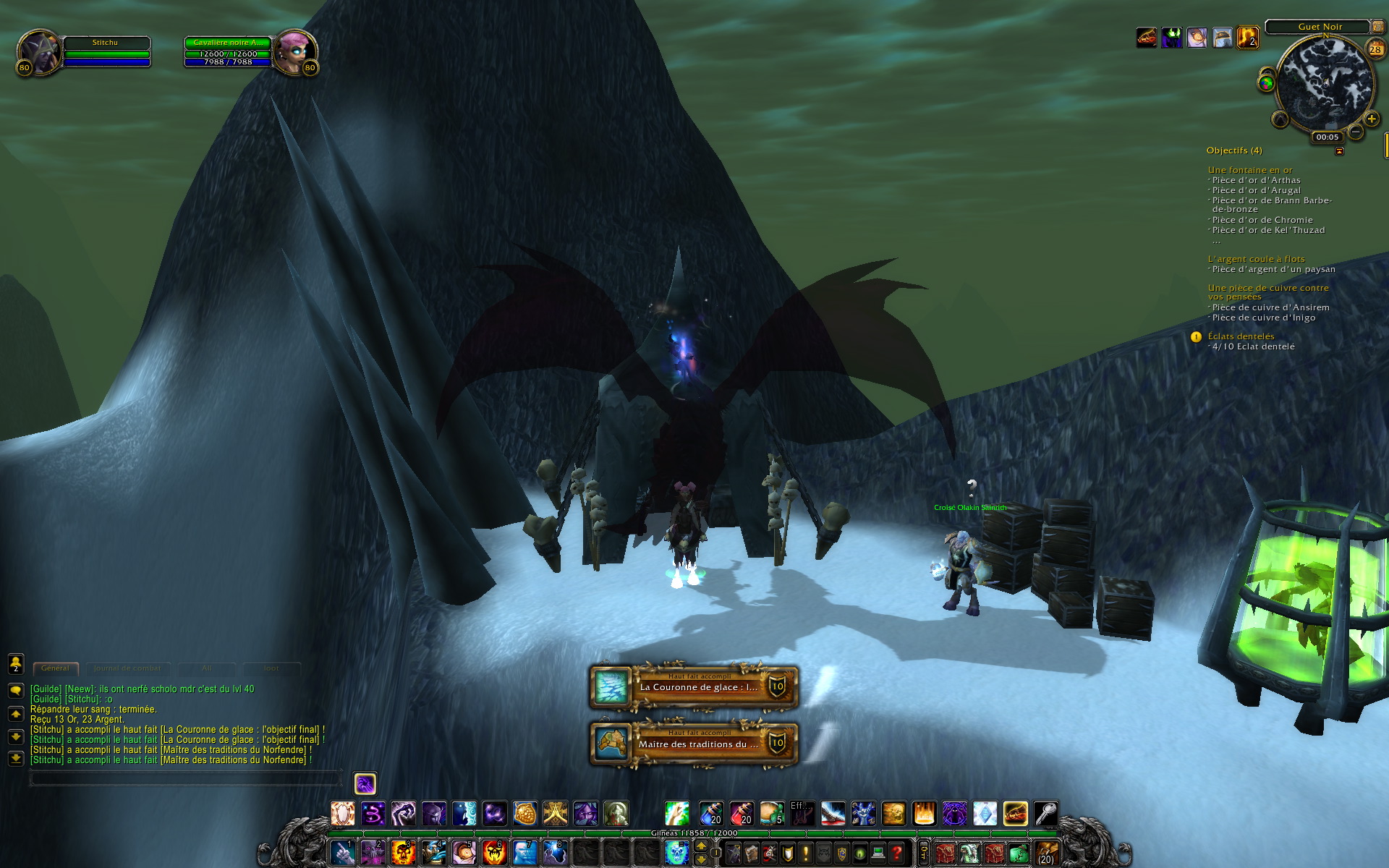Viewport: 1389px width, 868px height.
Task: Open the "Maître des traditions" achievement popup
Action: click(x=694, y=743)
